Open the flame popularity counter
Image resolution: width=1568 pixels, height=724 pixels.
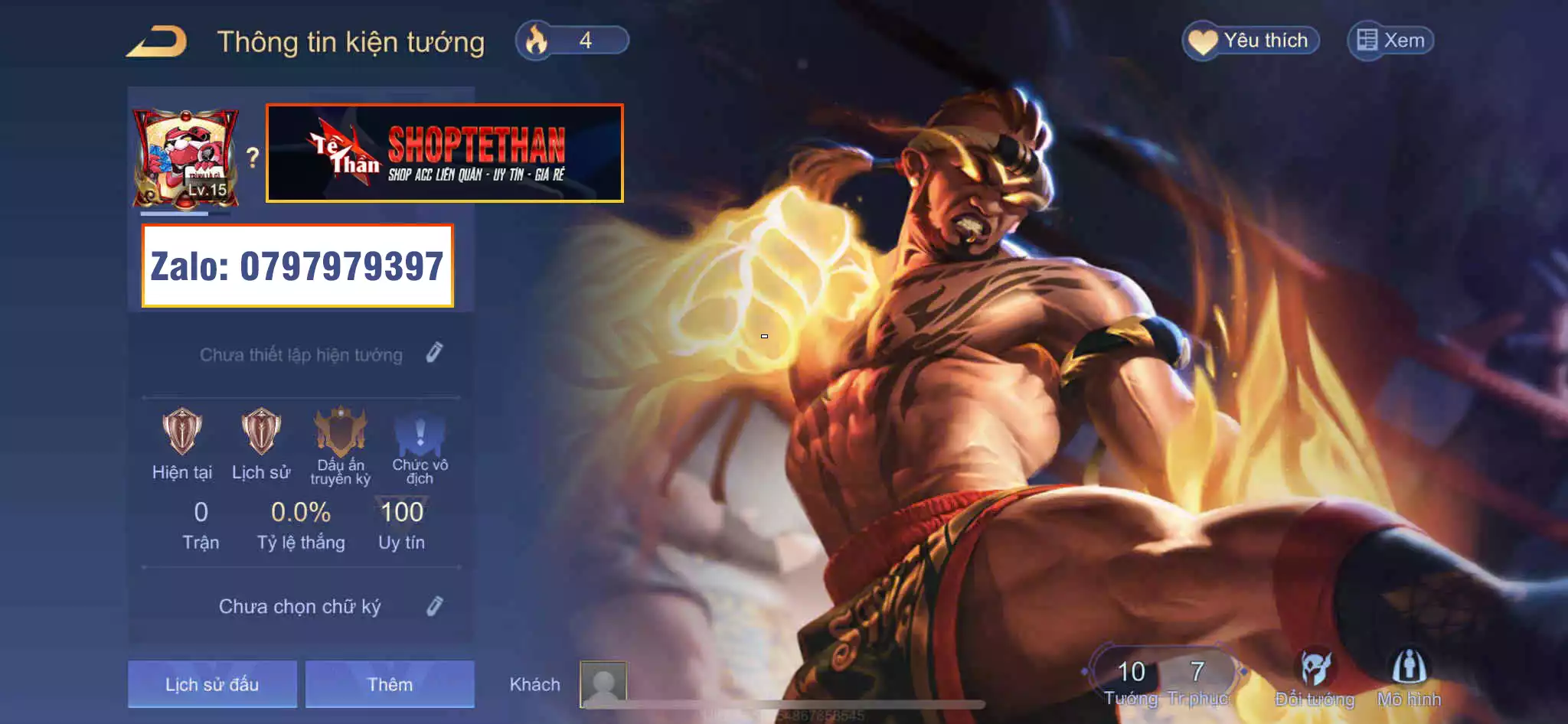tap(572, 41)
